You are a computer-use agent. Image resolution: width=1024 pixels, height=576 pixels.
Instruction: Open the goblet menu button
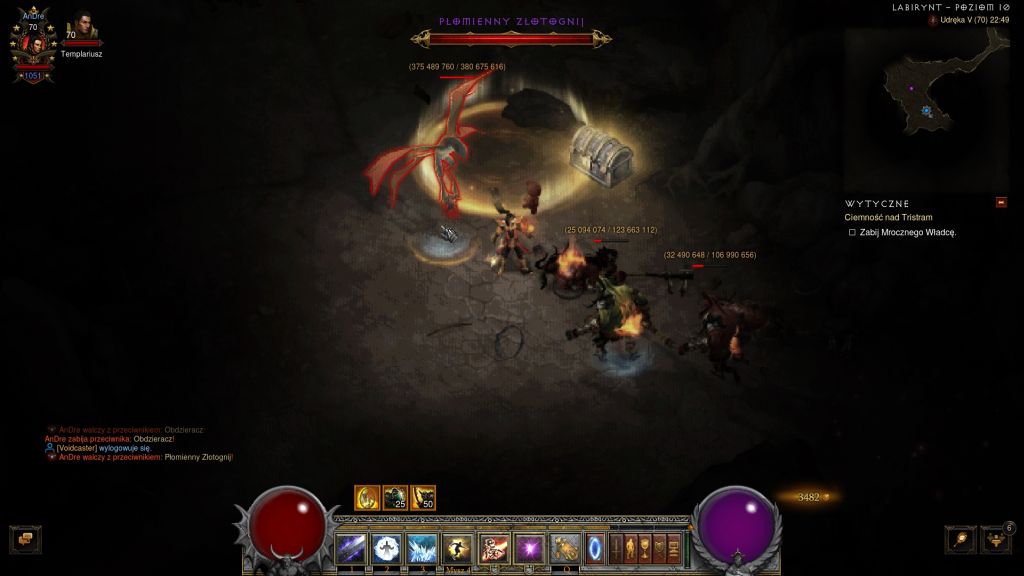click(645, 548)
